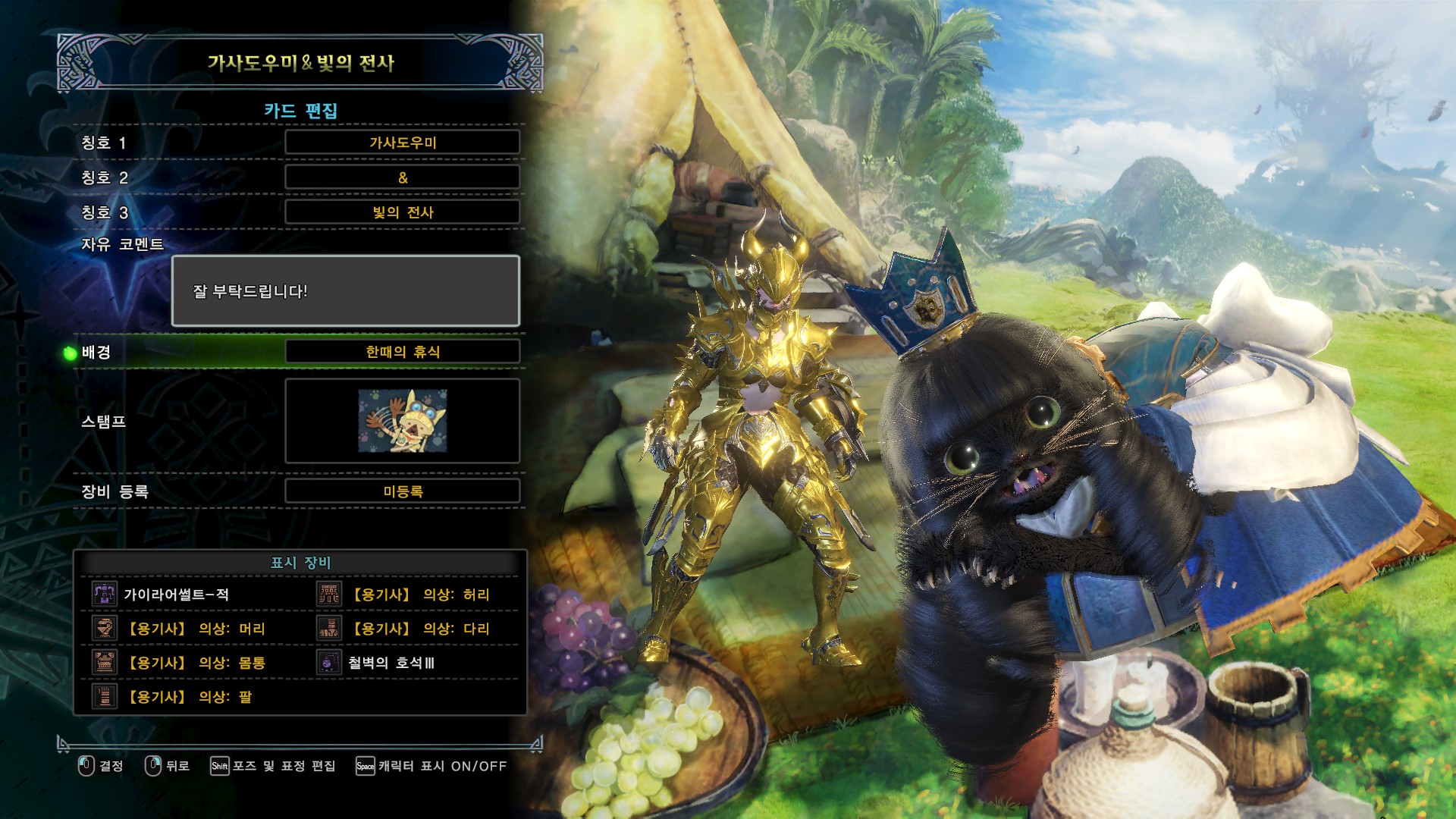Change the 칭호 2 field showing &
The image size is (1456, 819).
[x=402, y=177]
